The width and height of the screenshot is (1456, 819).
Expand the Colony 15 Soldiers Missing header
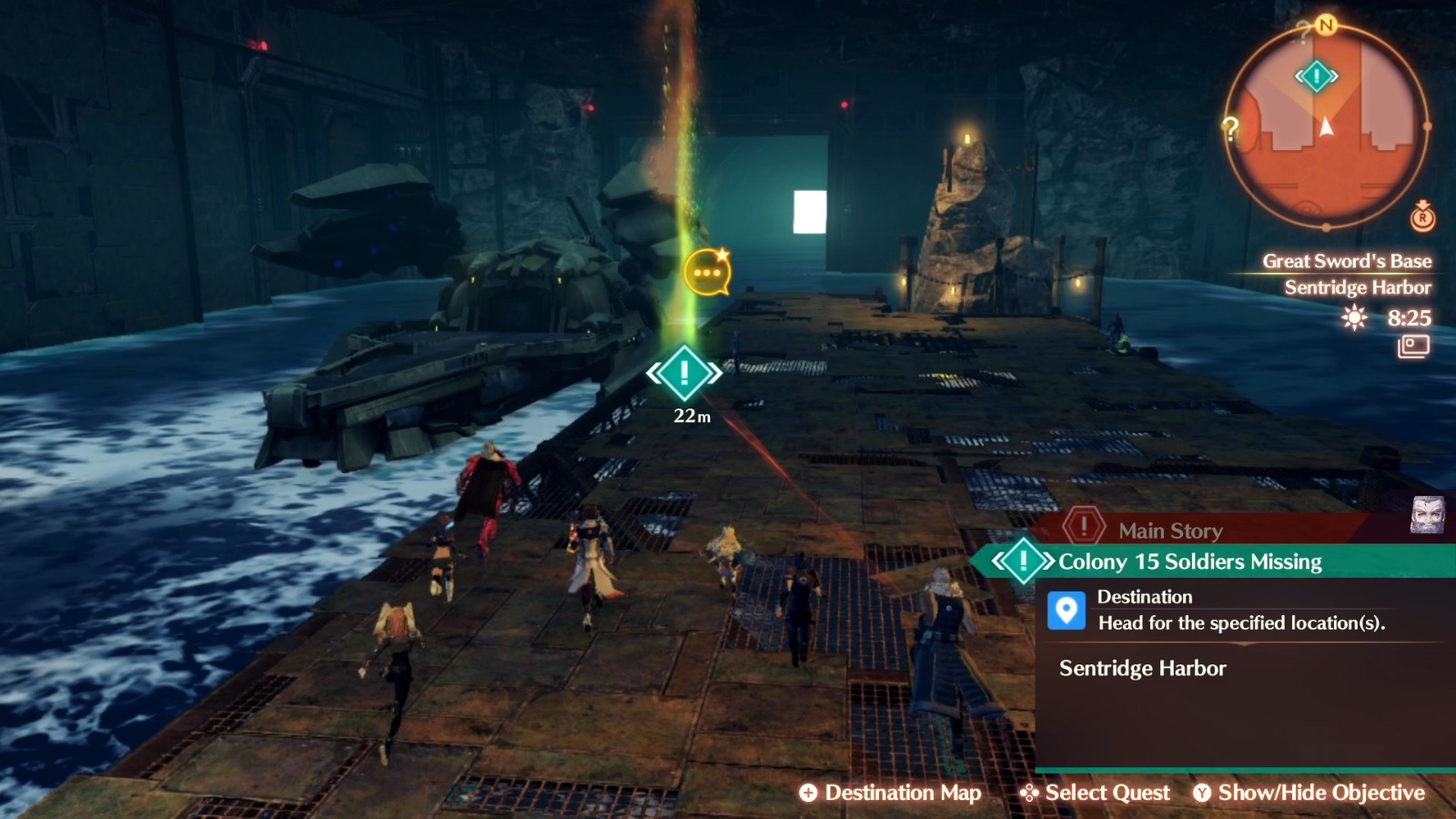tap(1188, 561)
